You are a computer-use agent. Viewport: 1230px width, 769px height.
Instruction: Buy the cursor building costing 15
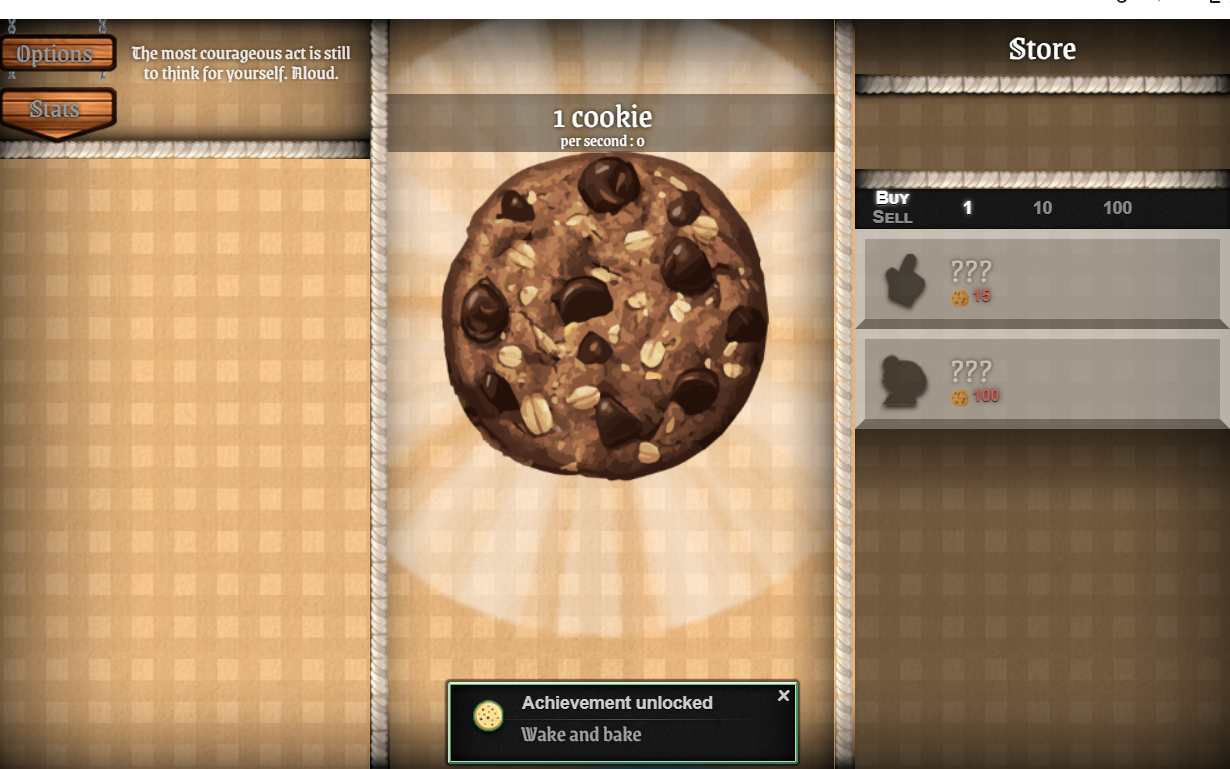(1042, 283)
